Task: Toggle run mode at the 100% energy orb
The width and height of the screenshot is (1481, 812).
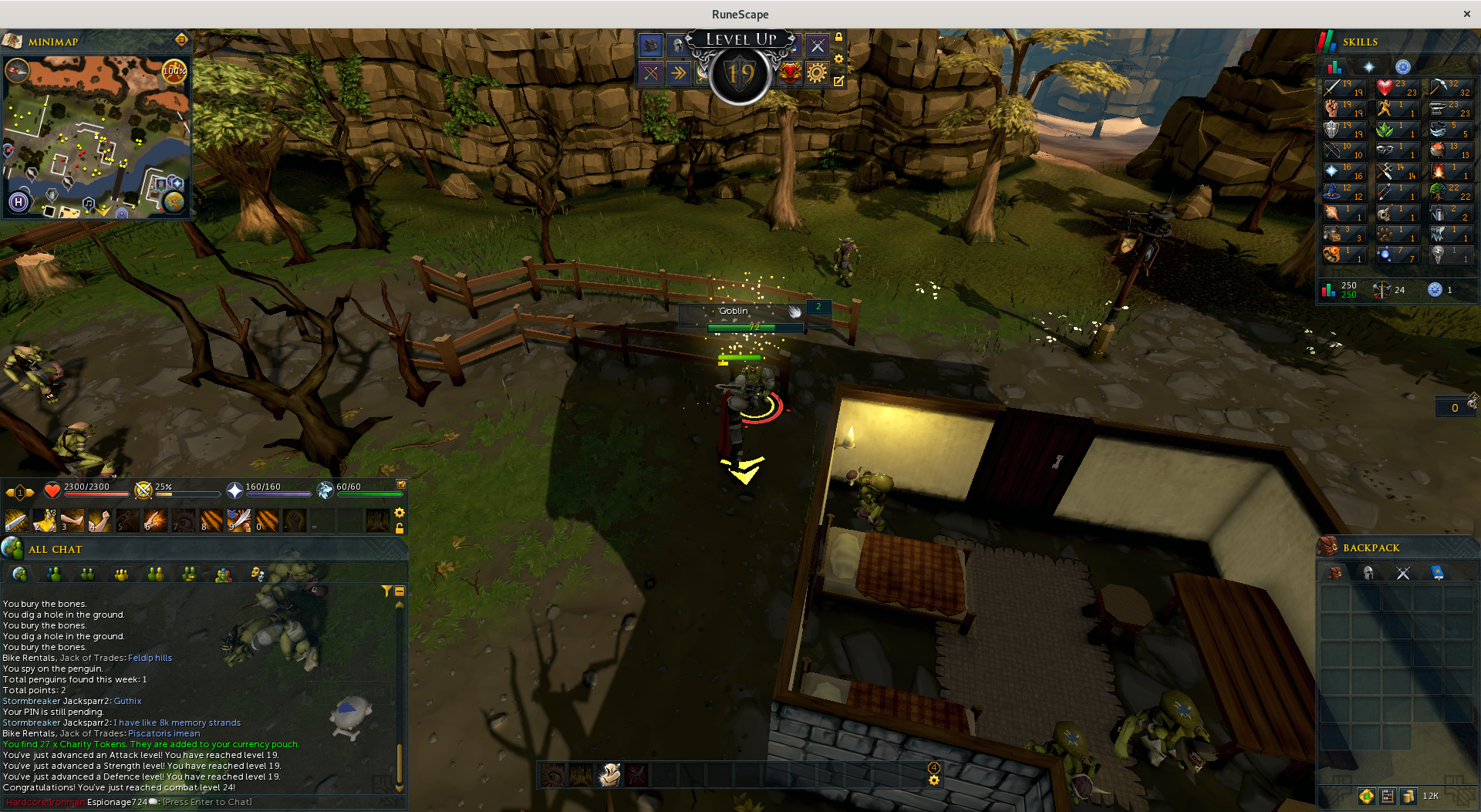Action: pos(174,72)
